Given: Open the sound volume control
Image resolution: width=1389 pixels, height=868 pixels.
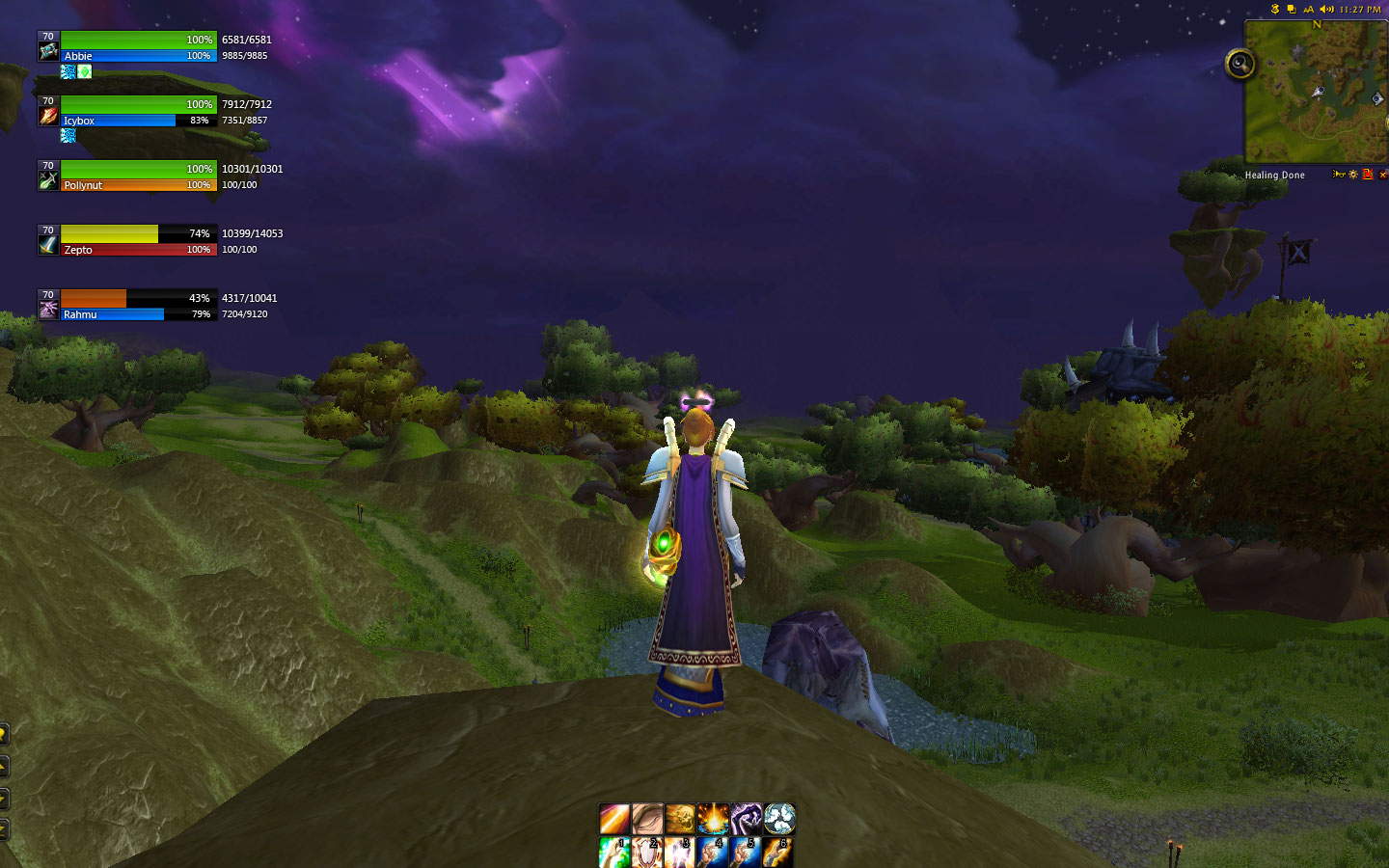Looking at the screenshot, I should (x=1326, y=10).
